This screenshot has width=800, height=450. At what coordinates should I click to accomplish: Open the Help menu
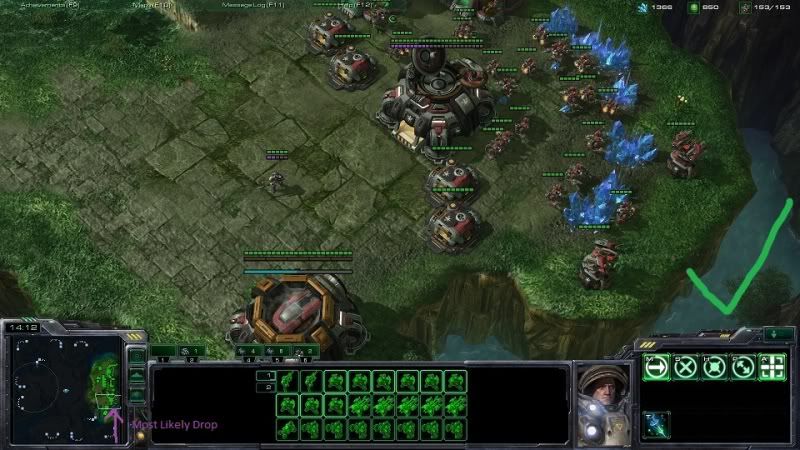coord(355,5)
